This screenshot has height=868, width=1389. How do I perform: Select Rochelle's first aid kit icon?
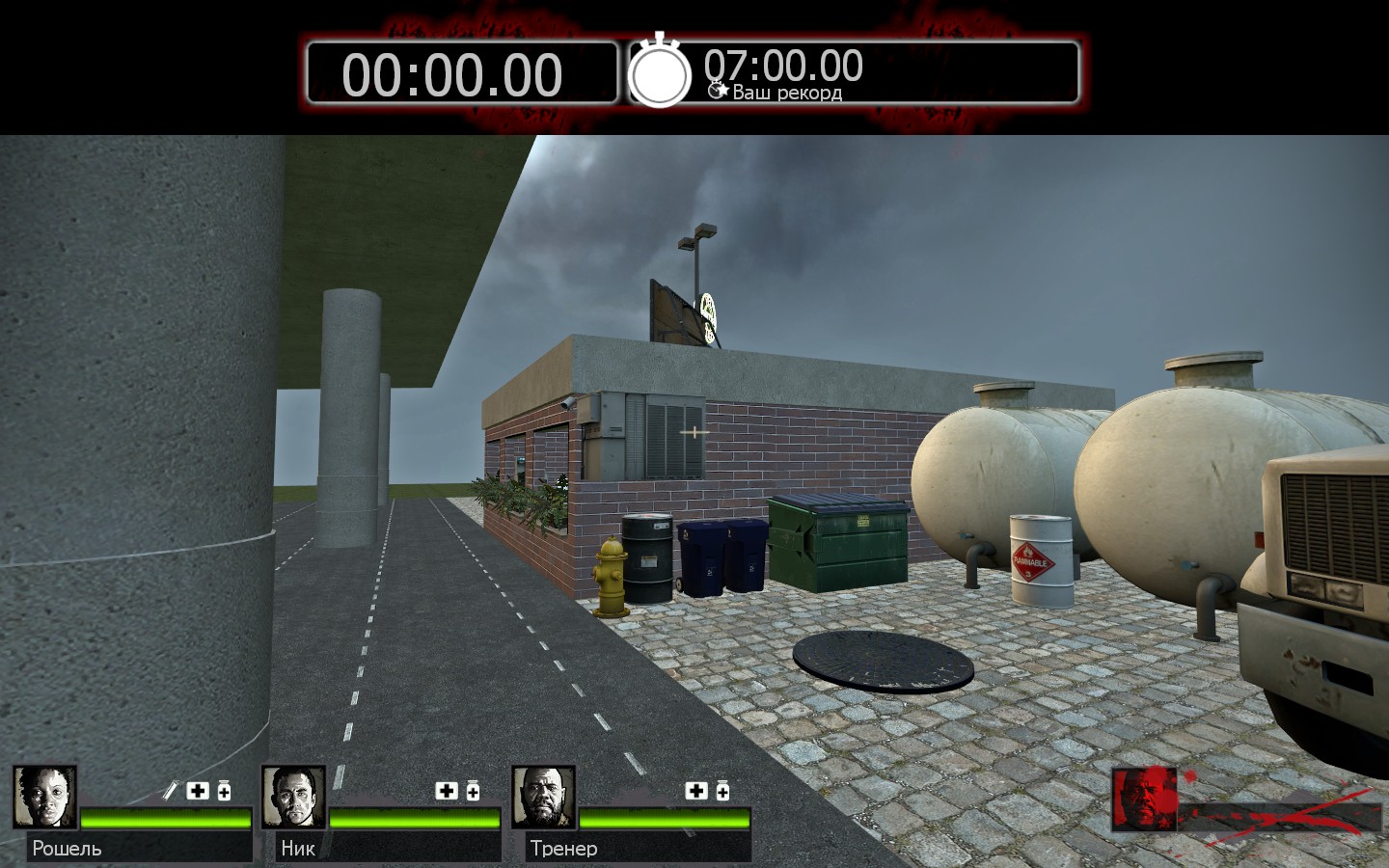click(198, 791)
